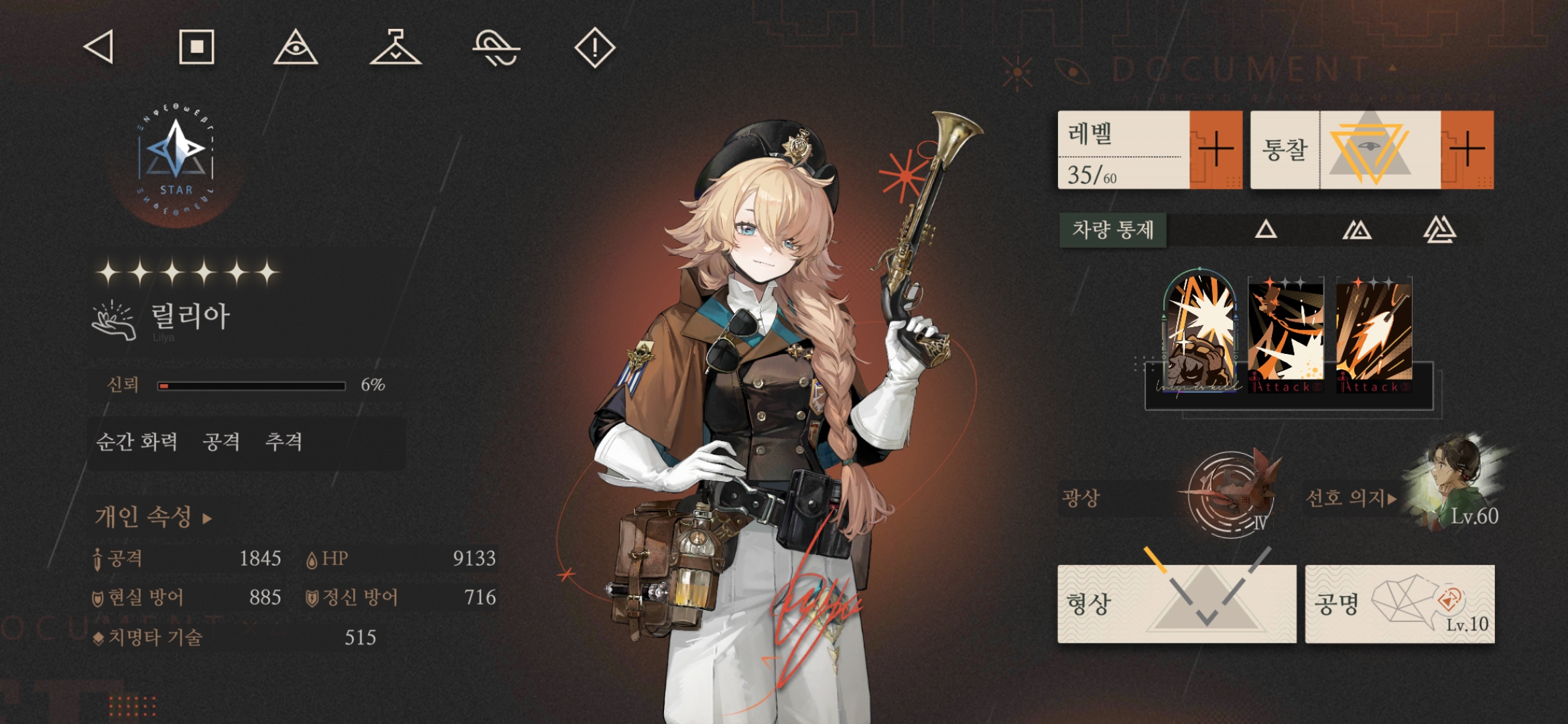The height and width of the screenshot is (724, 1568).
Task: Inspect the arched ultimate skill card
Action: click(x=1200, y=333)
